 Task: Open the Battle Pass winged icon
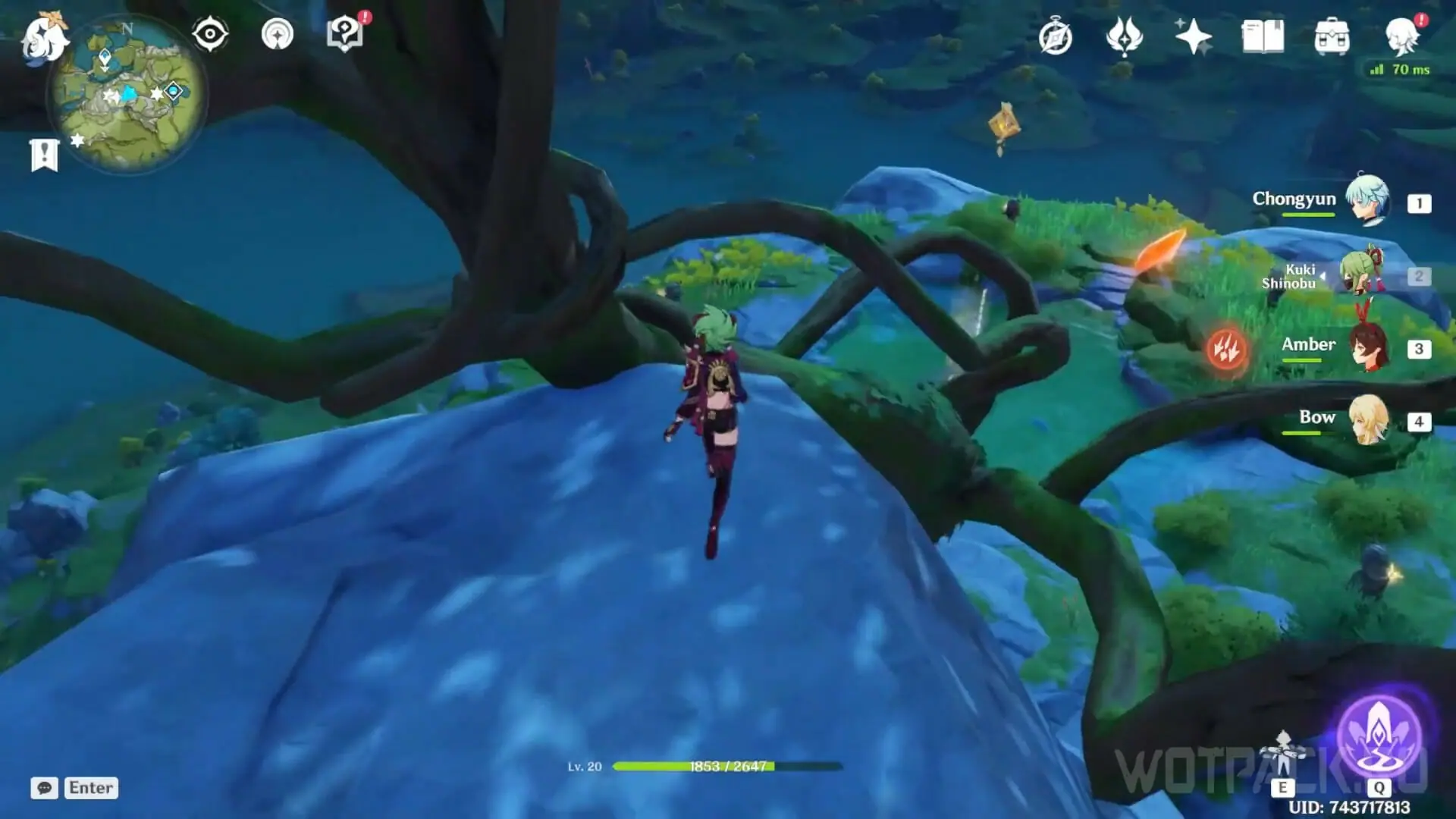(x=1124, y=36)
